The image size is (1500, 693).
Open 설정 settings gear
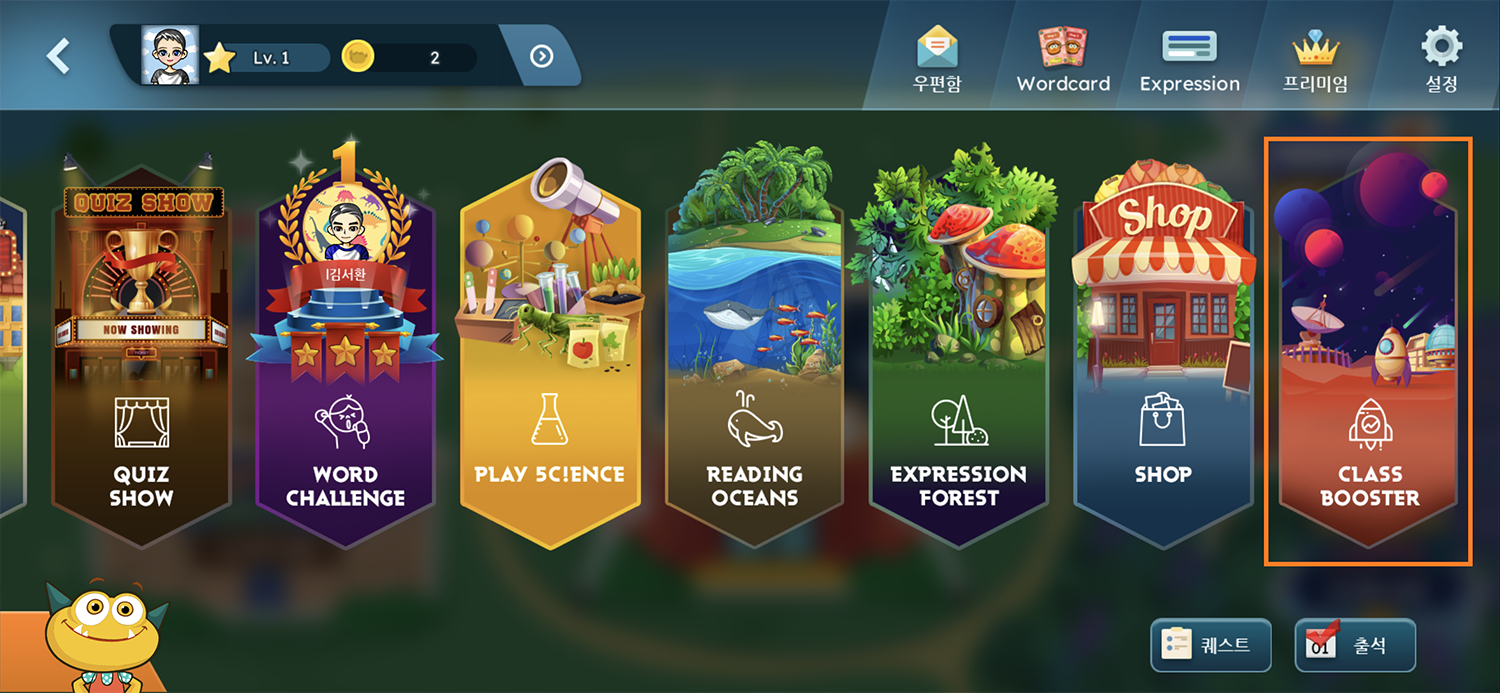click(1441, 60)
